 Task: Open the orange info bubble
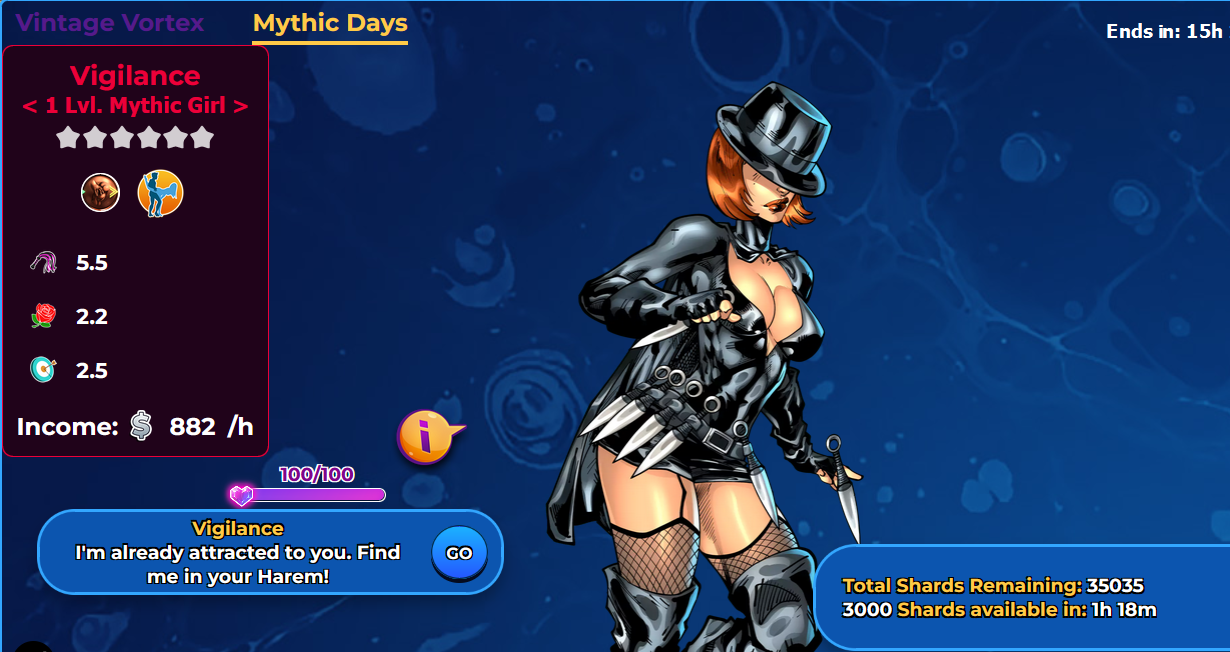426,437
